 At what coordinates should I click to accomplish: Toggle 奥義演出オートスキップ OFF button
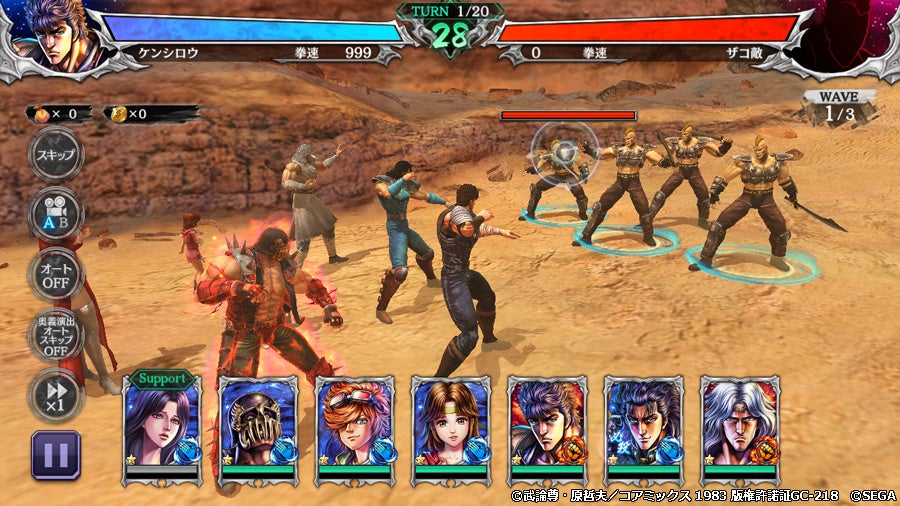point(54,335)
